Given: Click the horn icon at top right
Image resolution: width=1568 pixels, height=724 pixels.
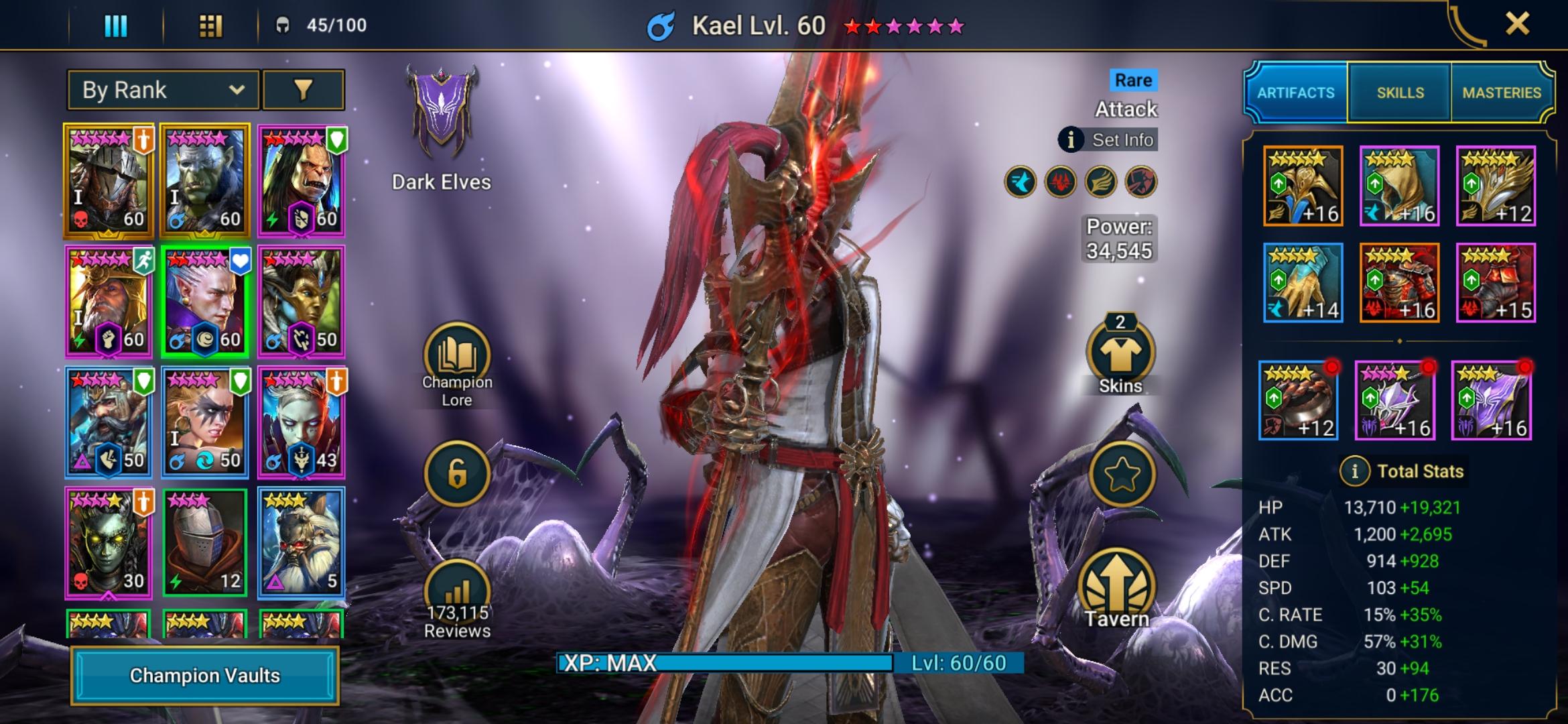Looking at the screenshot, I should (1465, 25).
